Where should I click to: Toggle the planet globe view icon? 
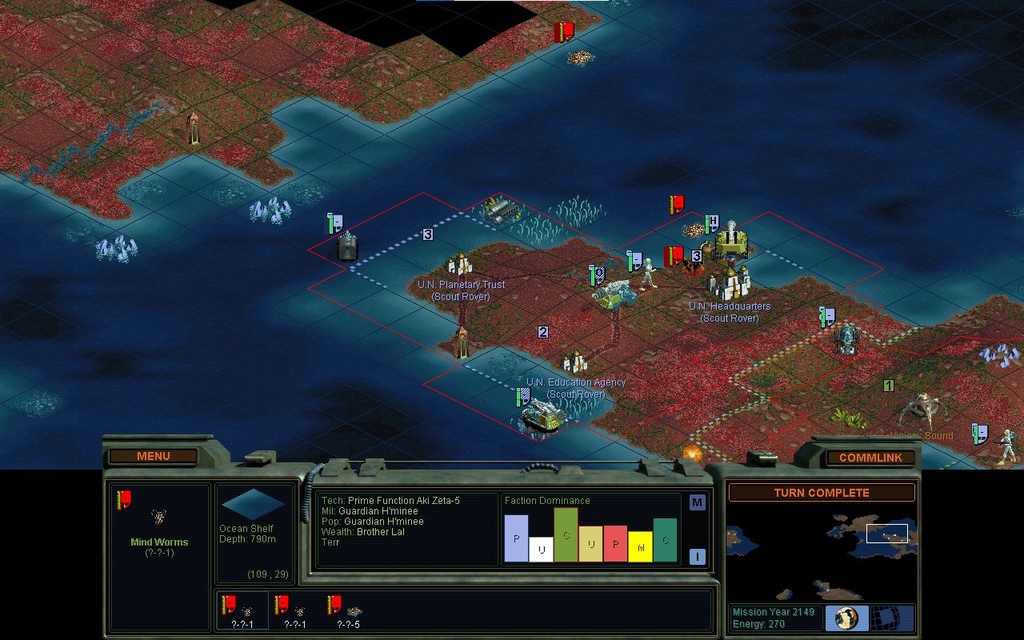point(846,617)
